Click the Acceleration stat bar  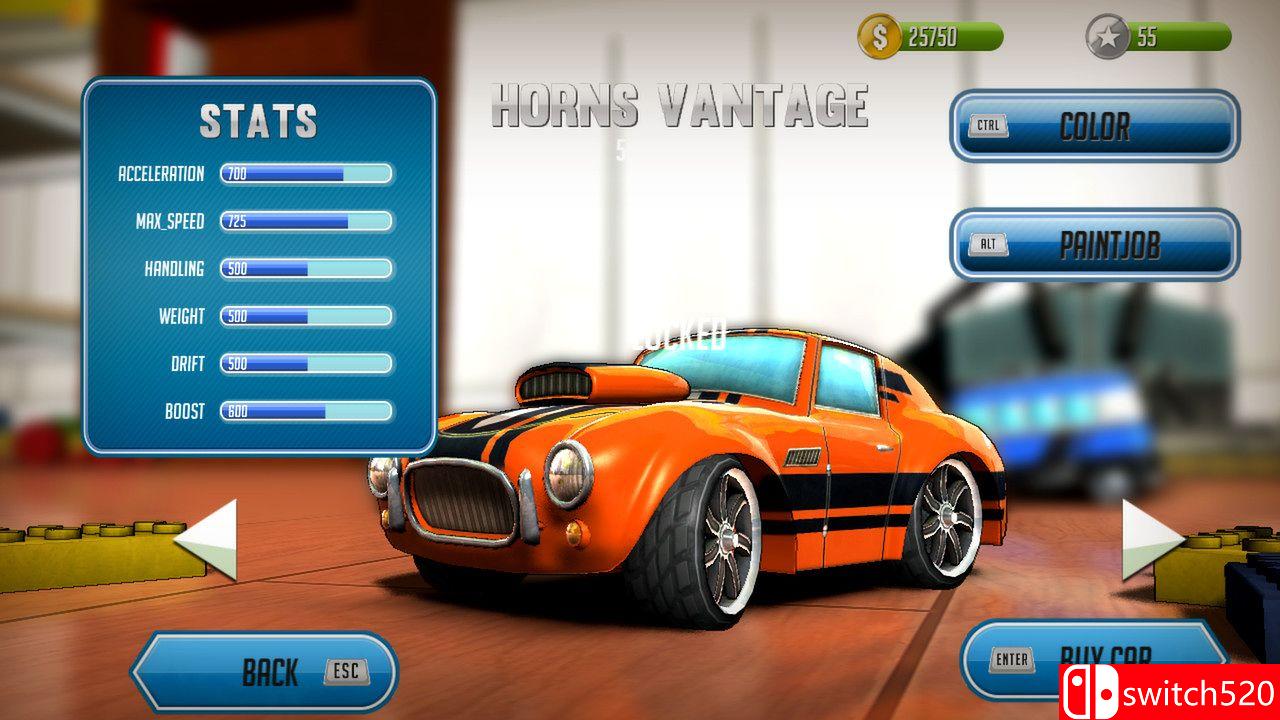(x=305, y=173)
